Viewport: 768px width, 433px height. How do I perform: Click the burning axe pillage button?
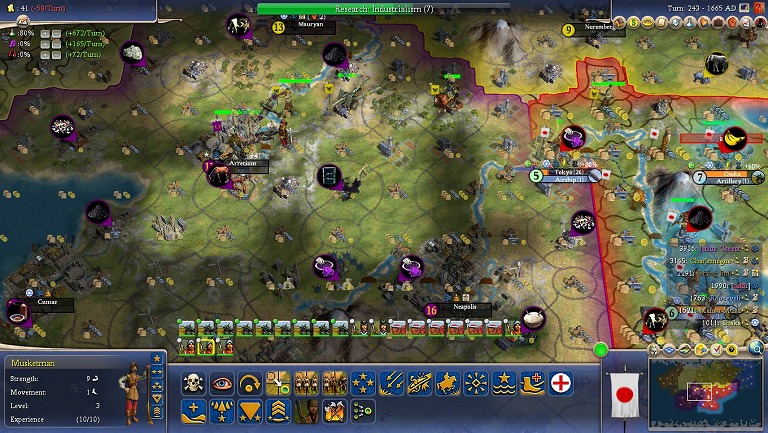pyautogui.click(x=335, y=410)
